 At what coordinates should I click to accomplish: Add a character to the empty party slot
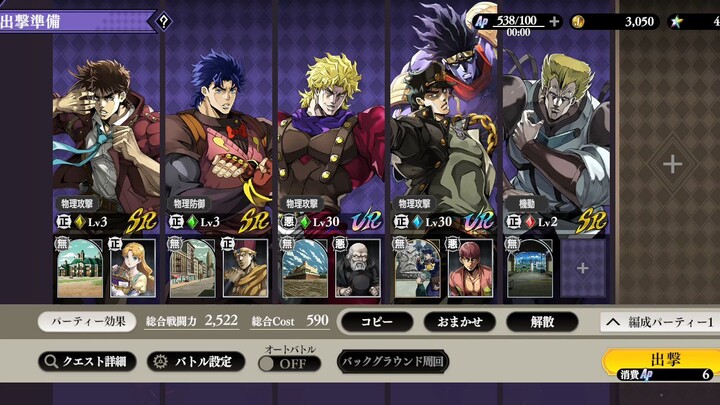point(672,164)
